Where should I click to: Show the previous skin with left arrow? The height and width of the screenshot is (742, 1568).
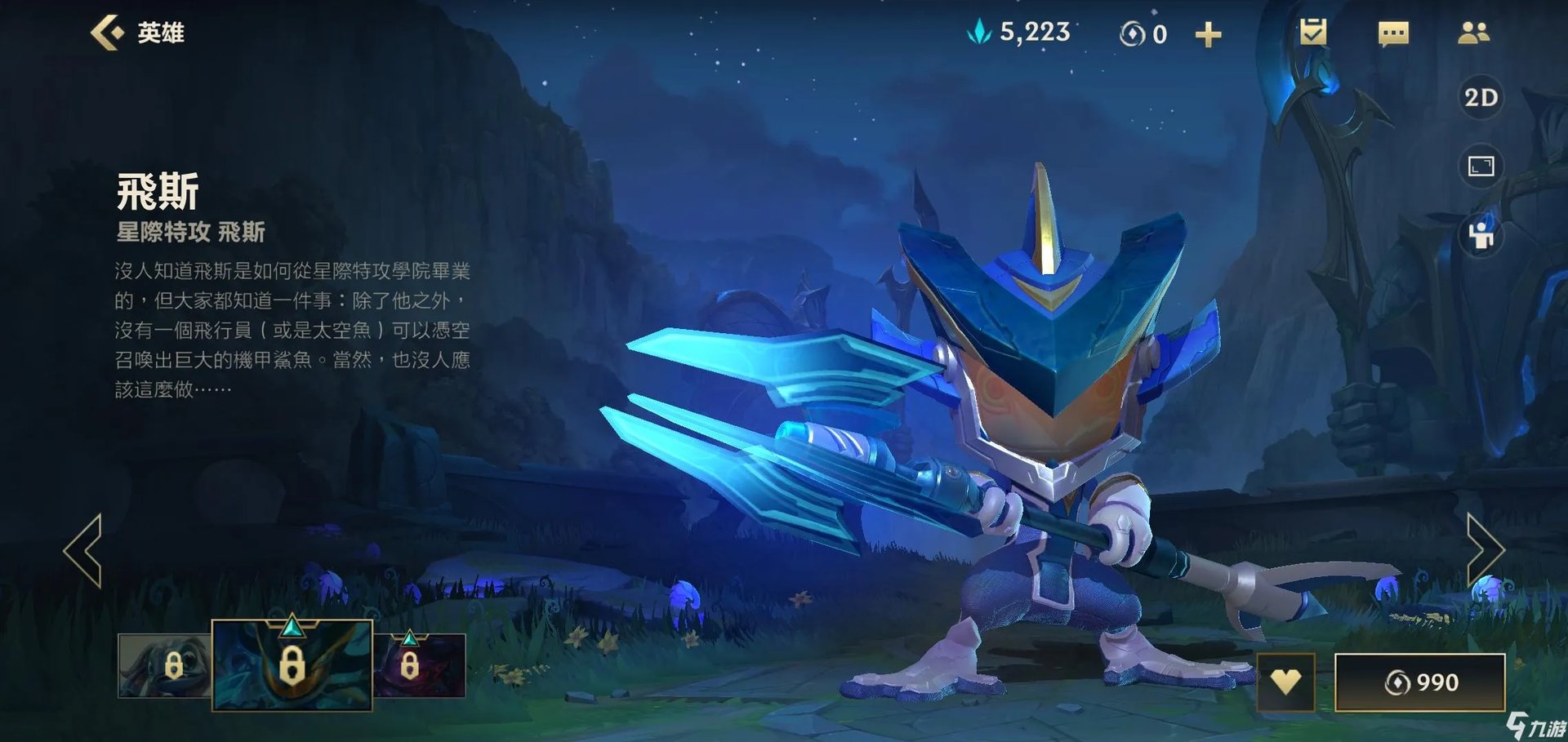click(x=84, y=550)
